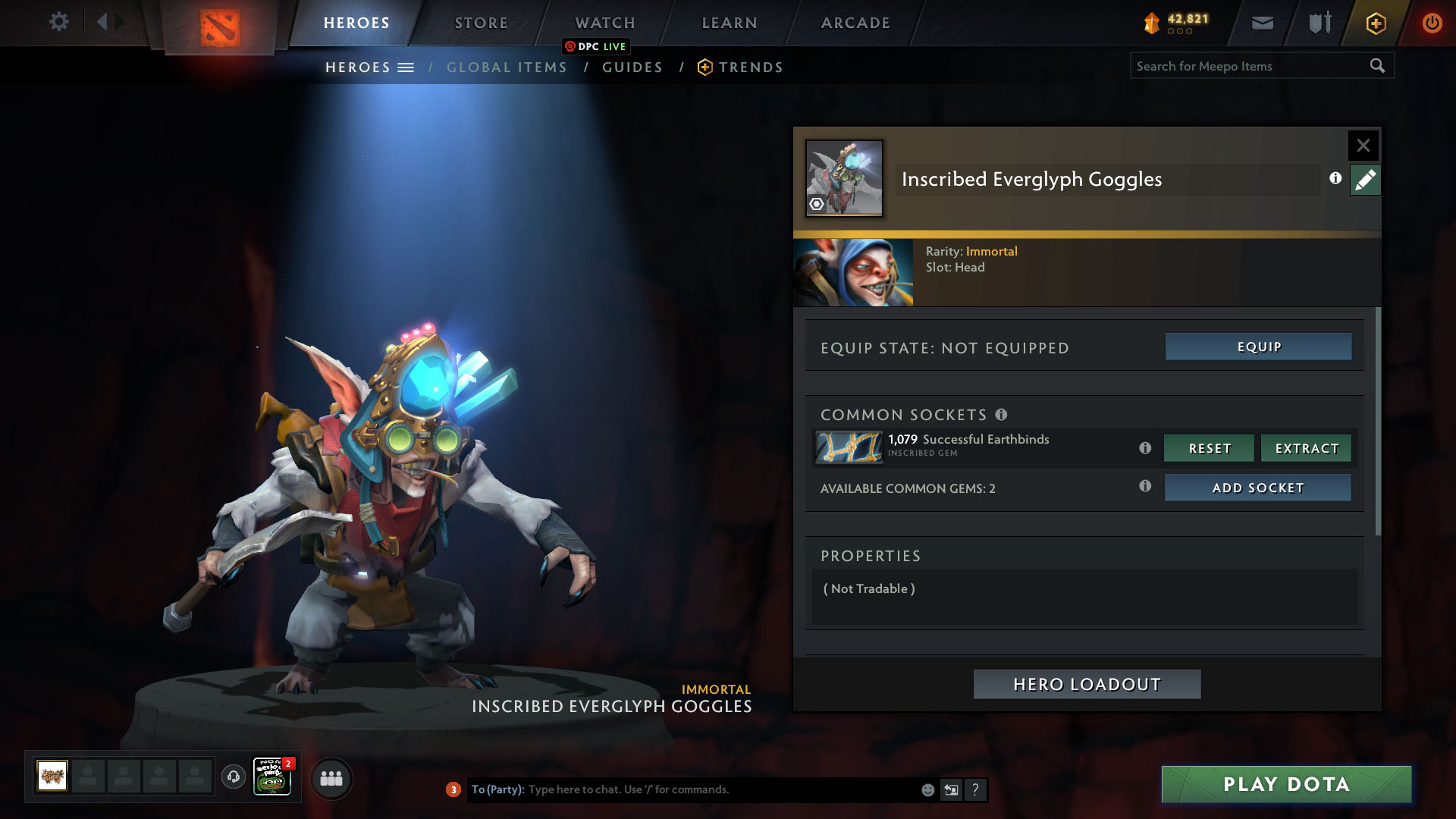
Task: Open the Watch tab
Action: (x=605, y=23)
